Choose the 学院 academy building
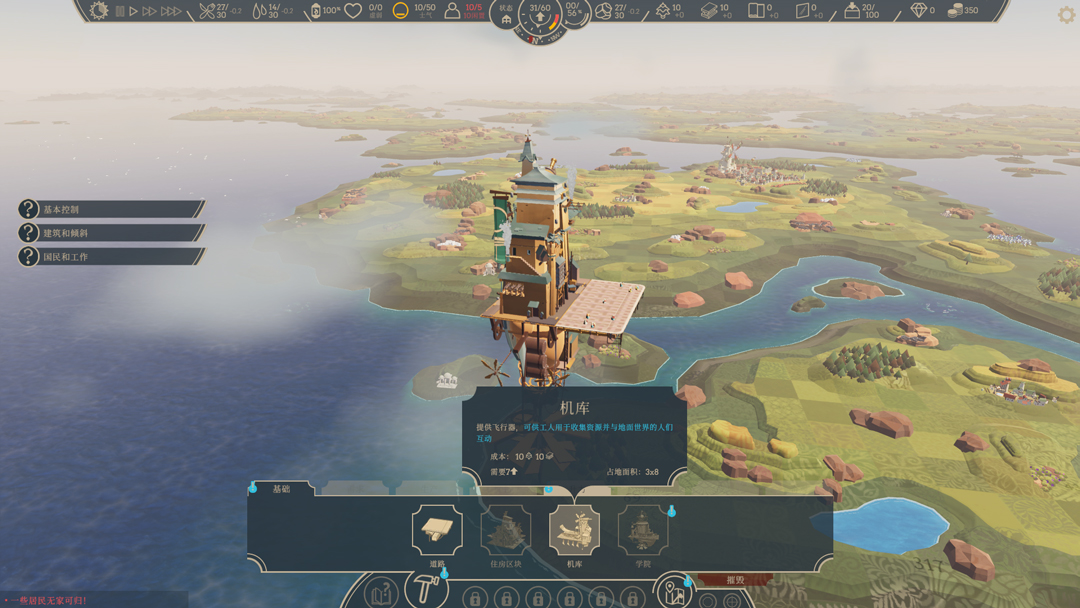1080x608 pixels. click(x=643, y=531)
